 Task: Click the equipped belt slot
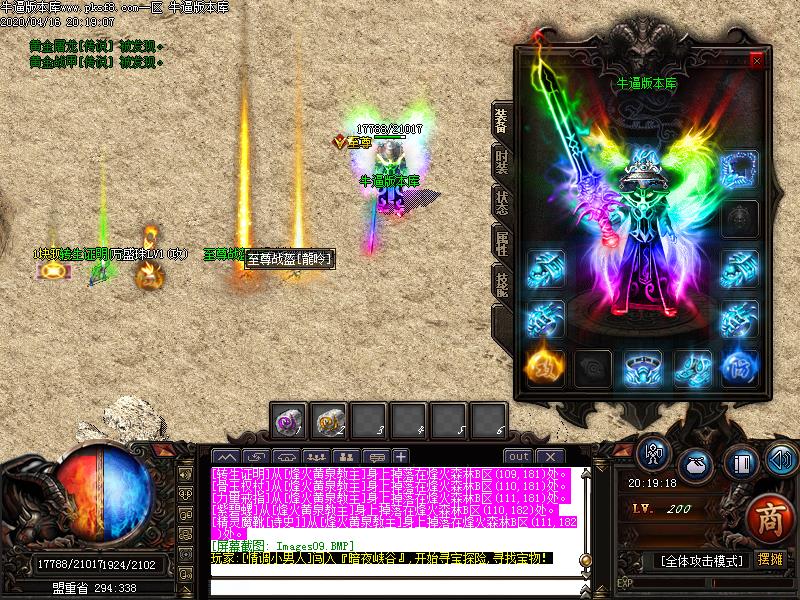643,367
